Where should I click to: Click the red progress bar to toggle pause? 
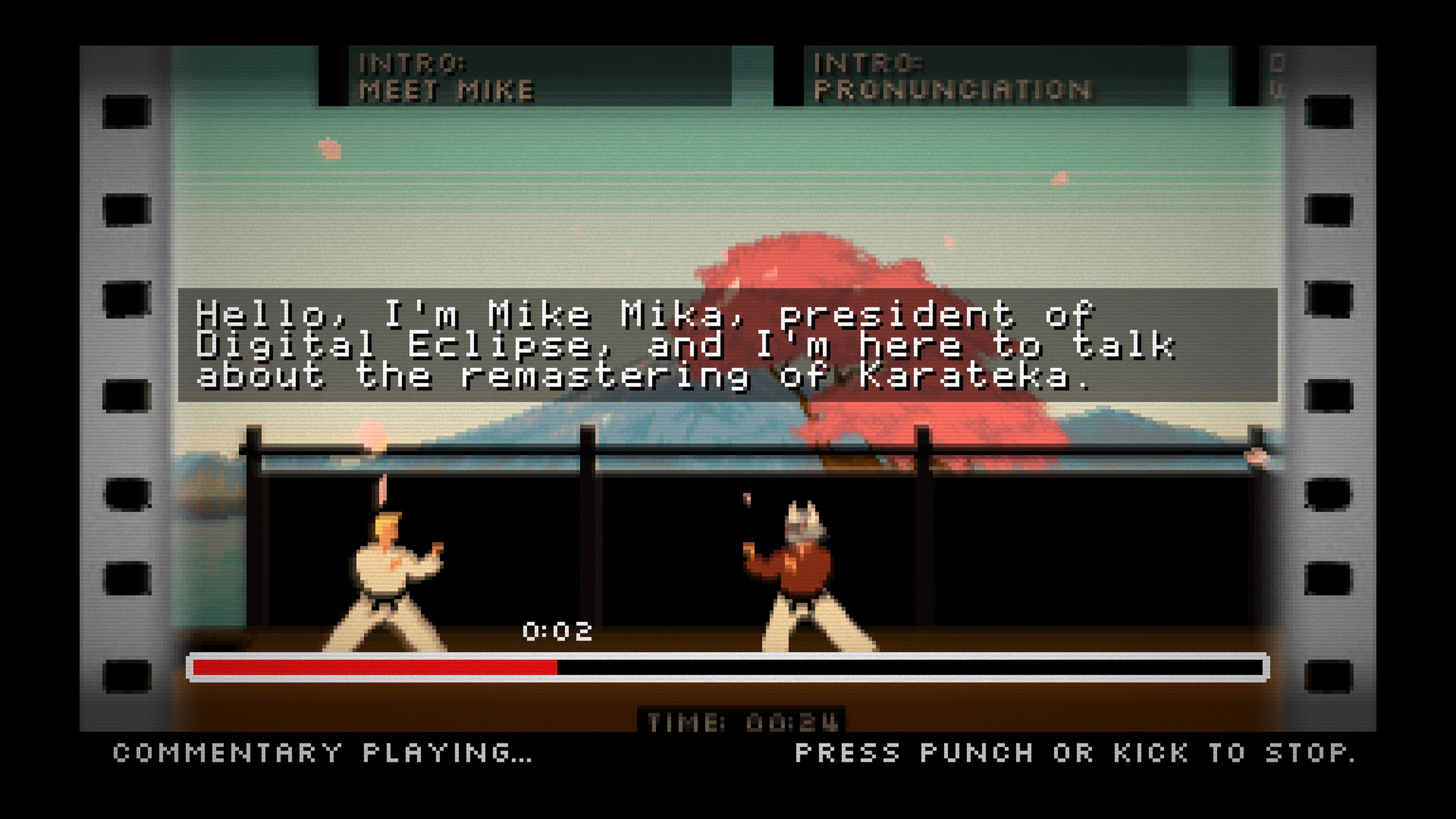point(373,668)
